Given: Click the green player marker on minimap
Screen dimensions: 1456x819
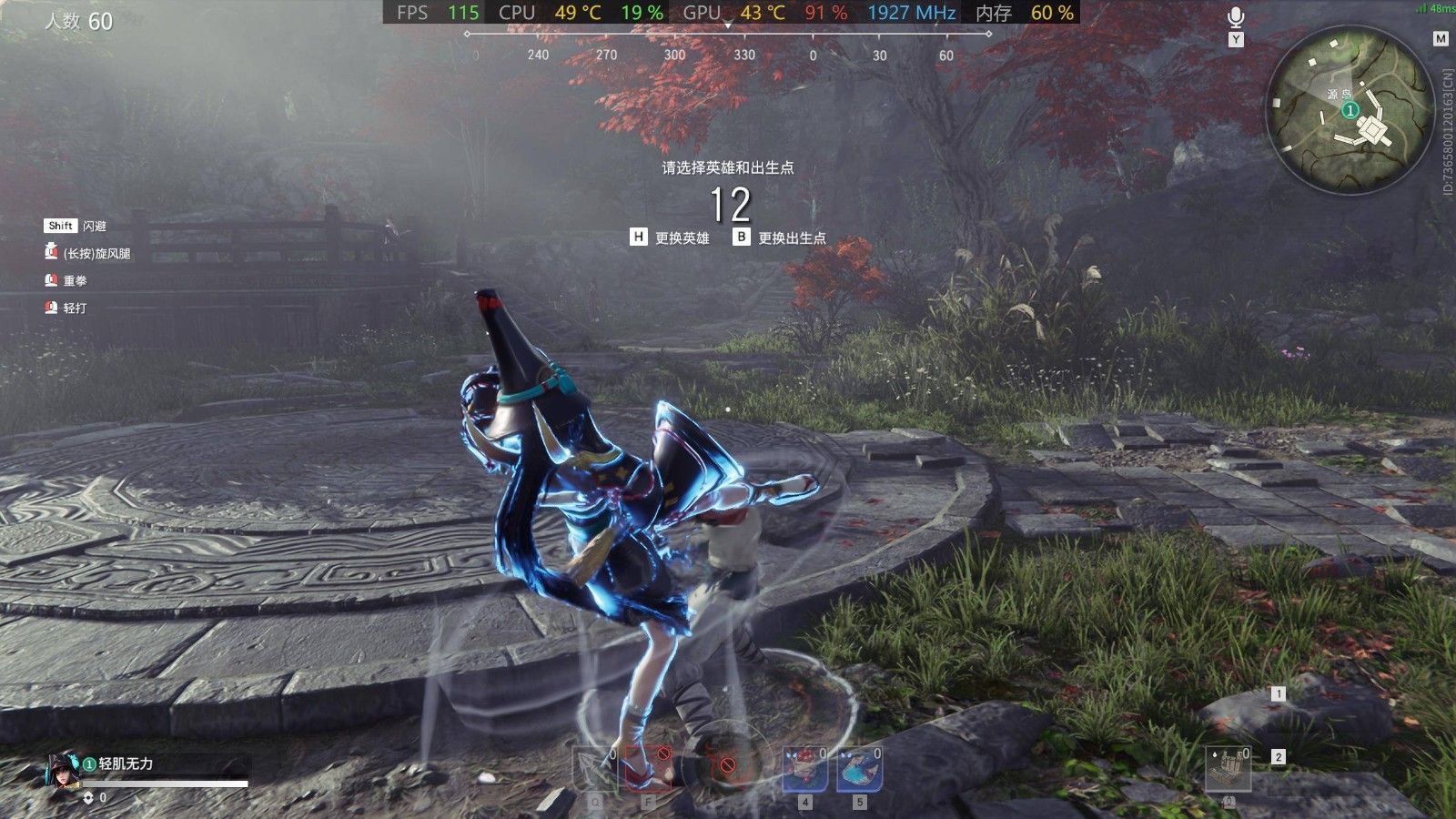Looking at the screenshot, I should 1350,110.
